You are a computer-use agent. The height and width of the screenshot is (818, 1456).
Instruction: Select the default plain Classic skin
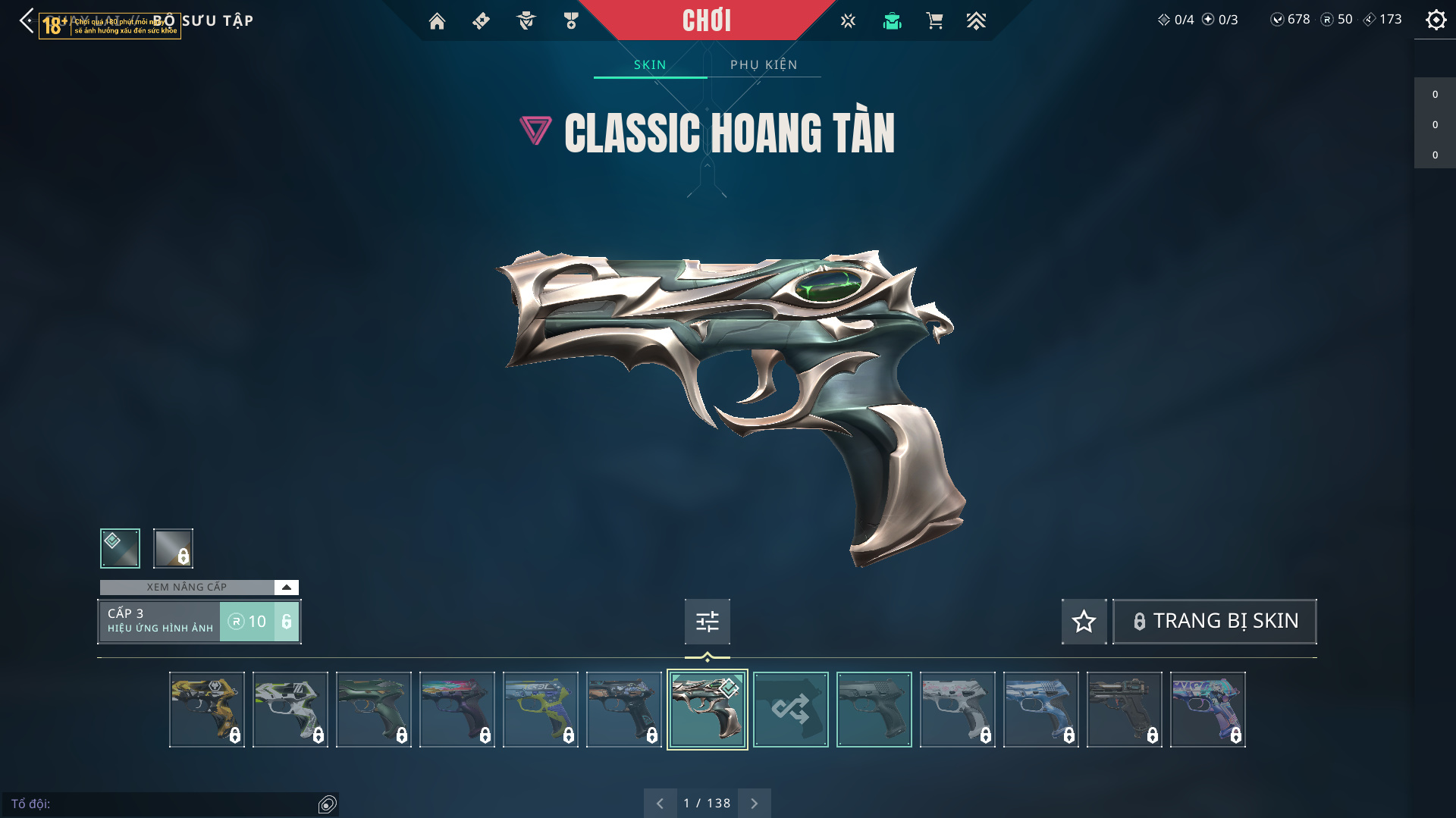click(874, 710)
